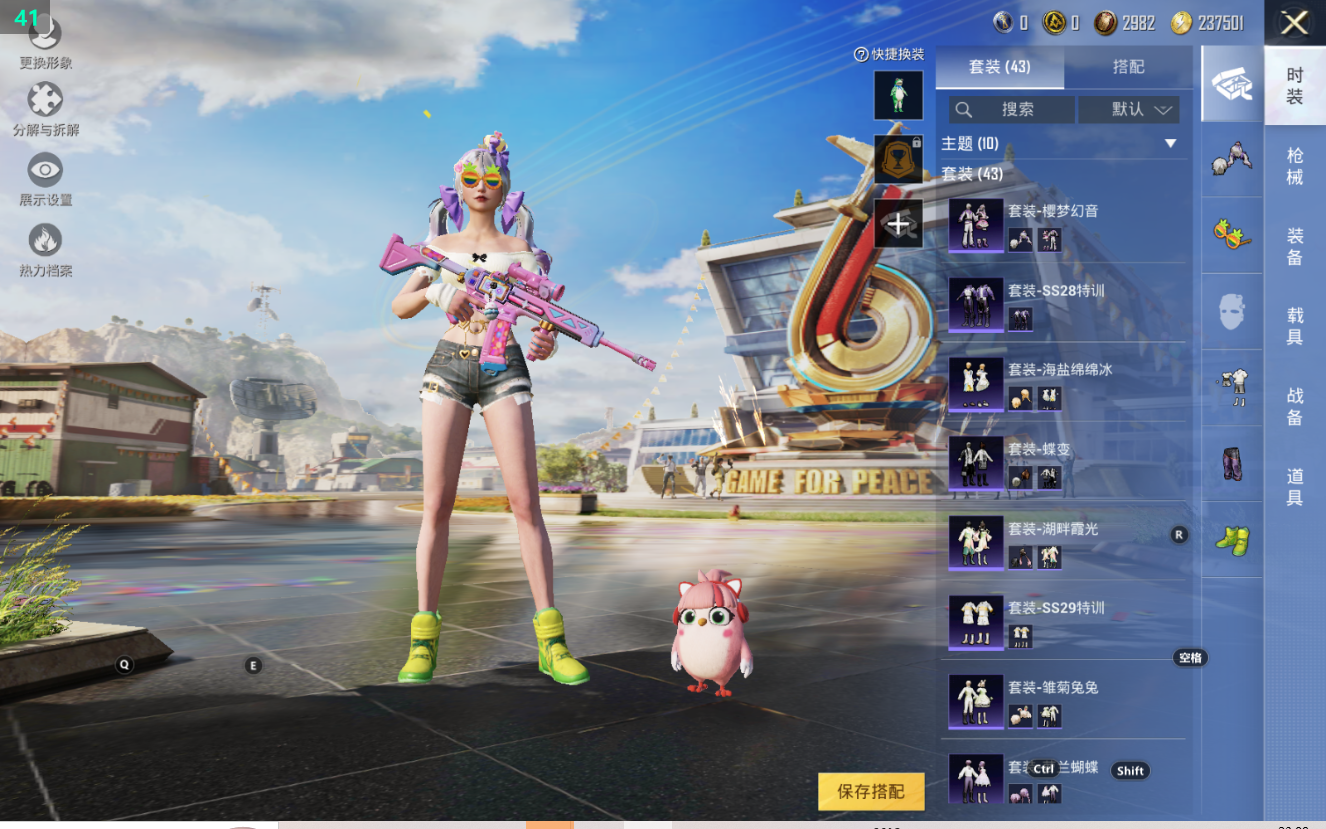Switch to the 枪械 firearms category
Viewport: 1326px width, 829px height.
tap(1294, 166)
